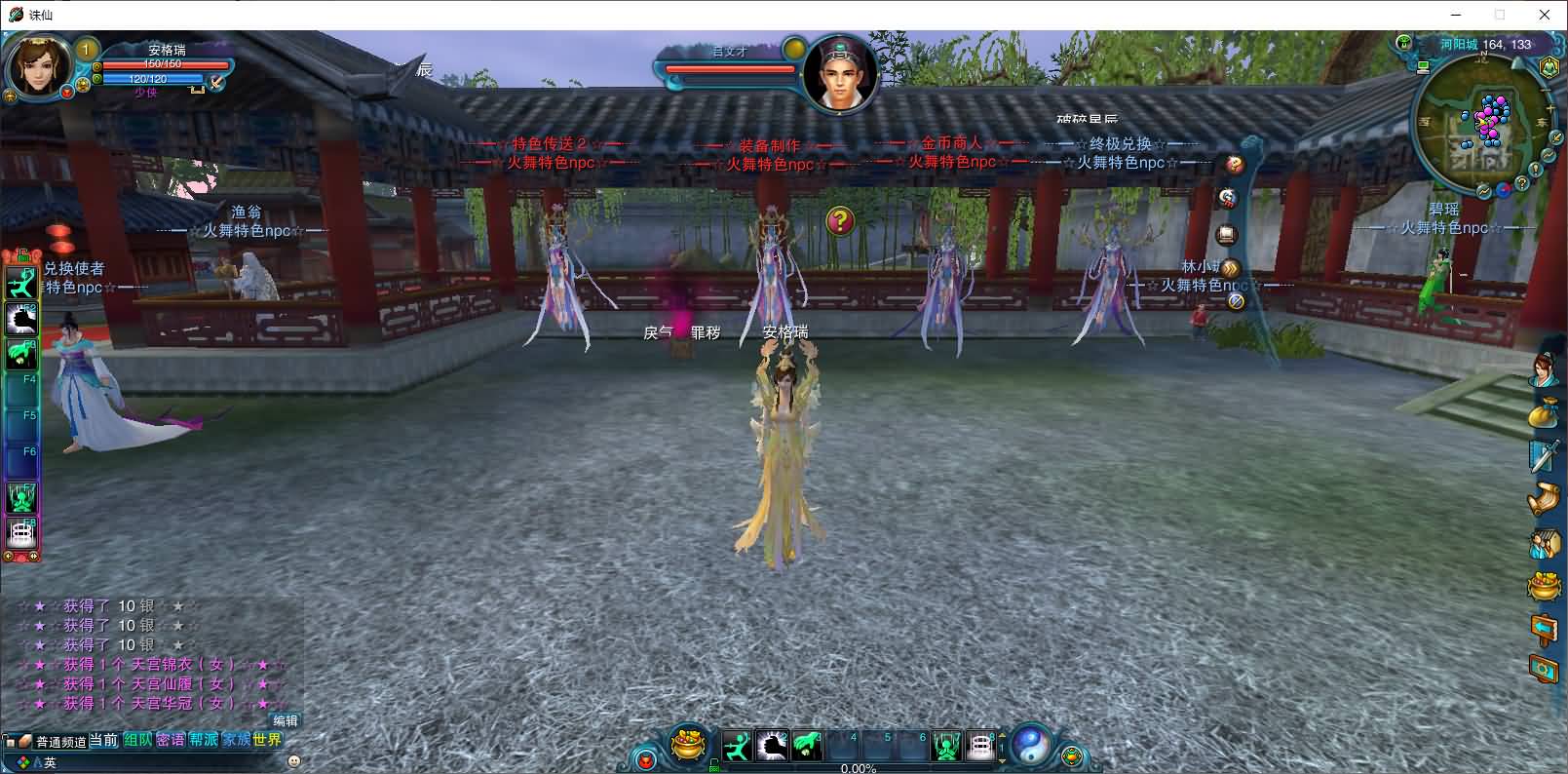1568x774 pixels.
Task: Click the player portrait of 安格瑞
Action: 39,66
